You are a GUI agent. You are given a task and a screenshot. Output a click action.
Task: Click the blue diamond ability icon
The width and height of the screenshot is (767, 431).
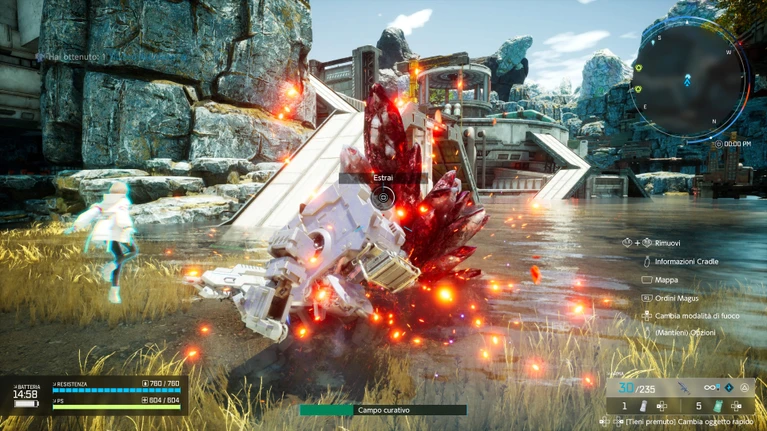(729, 388)
